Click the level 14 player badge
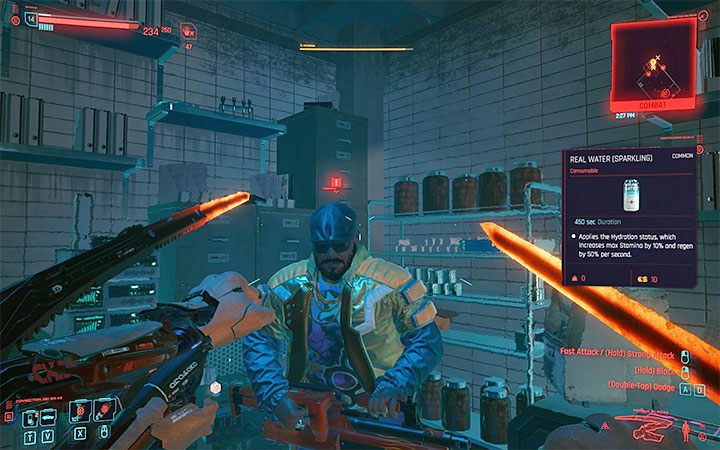This screenshot has width=720, height=450. 30,18
